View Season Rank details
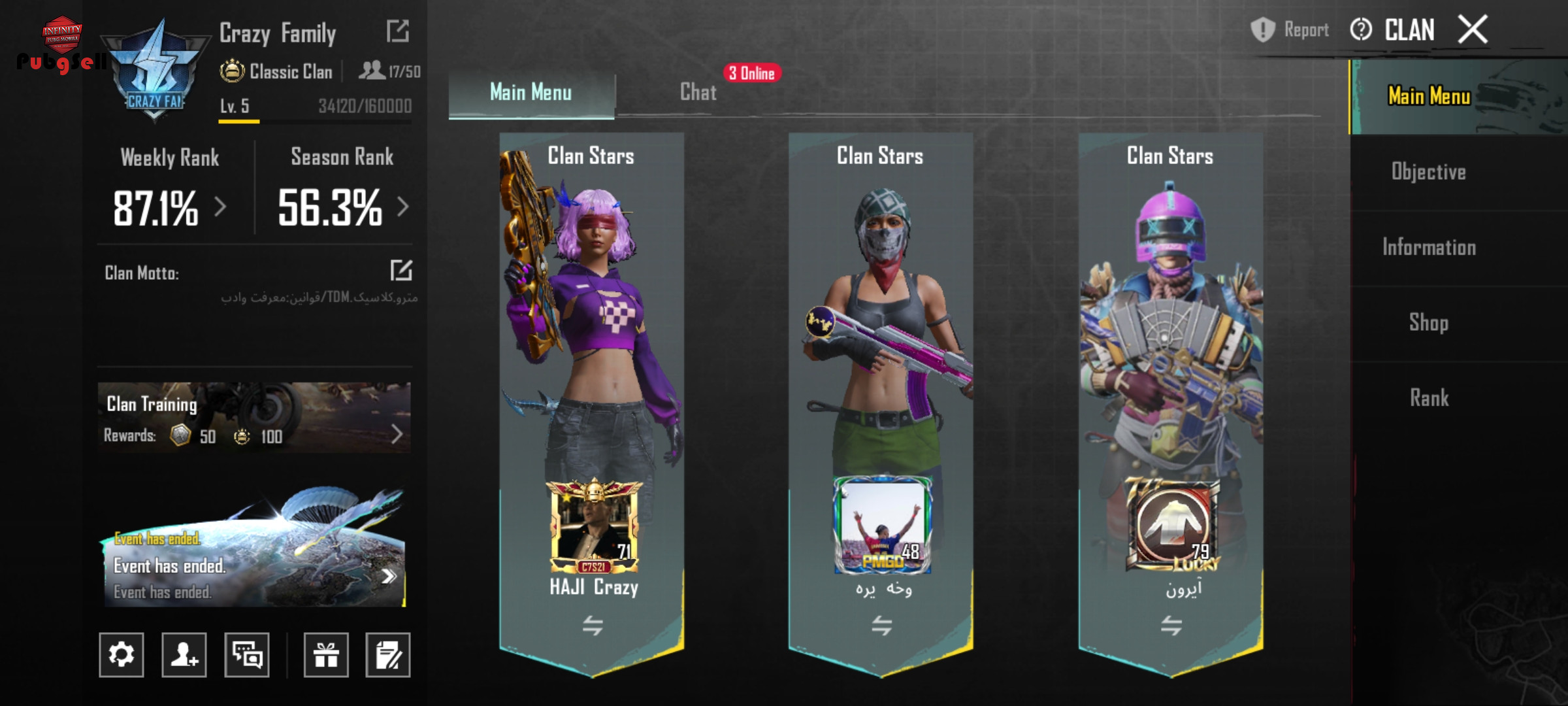 coord(342,207)
